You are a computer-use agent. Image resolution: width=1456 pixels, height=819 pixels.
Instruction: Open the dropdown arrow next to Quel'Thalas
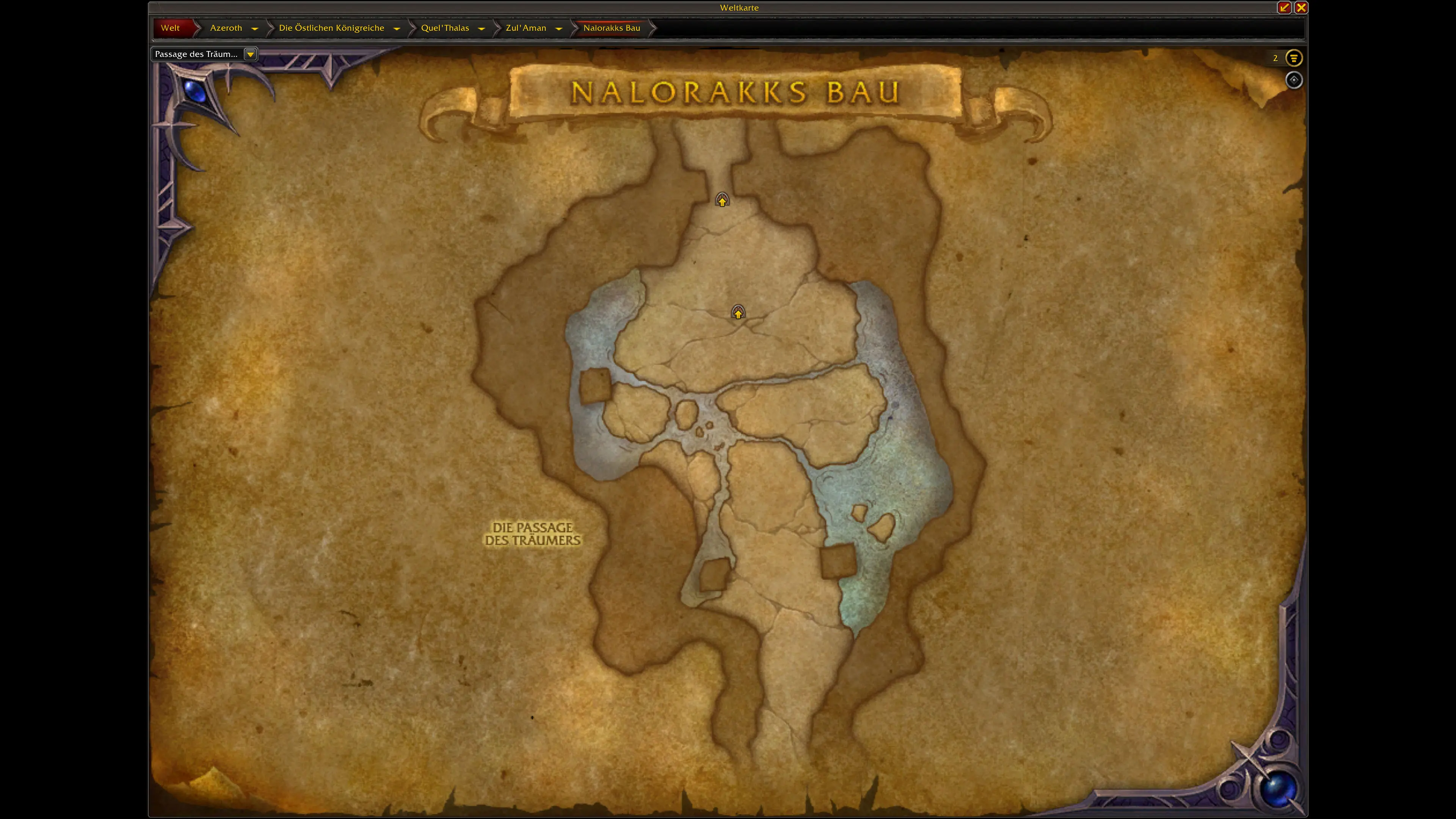coord(482,28)
